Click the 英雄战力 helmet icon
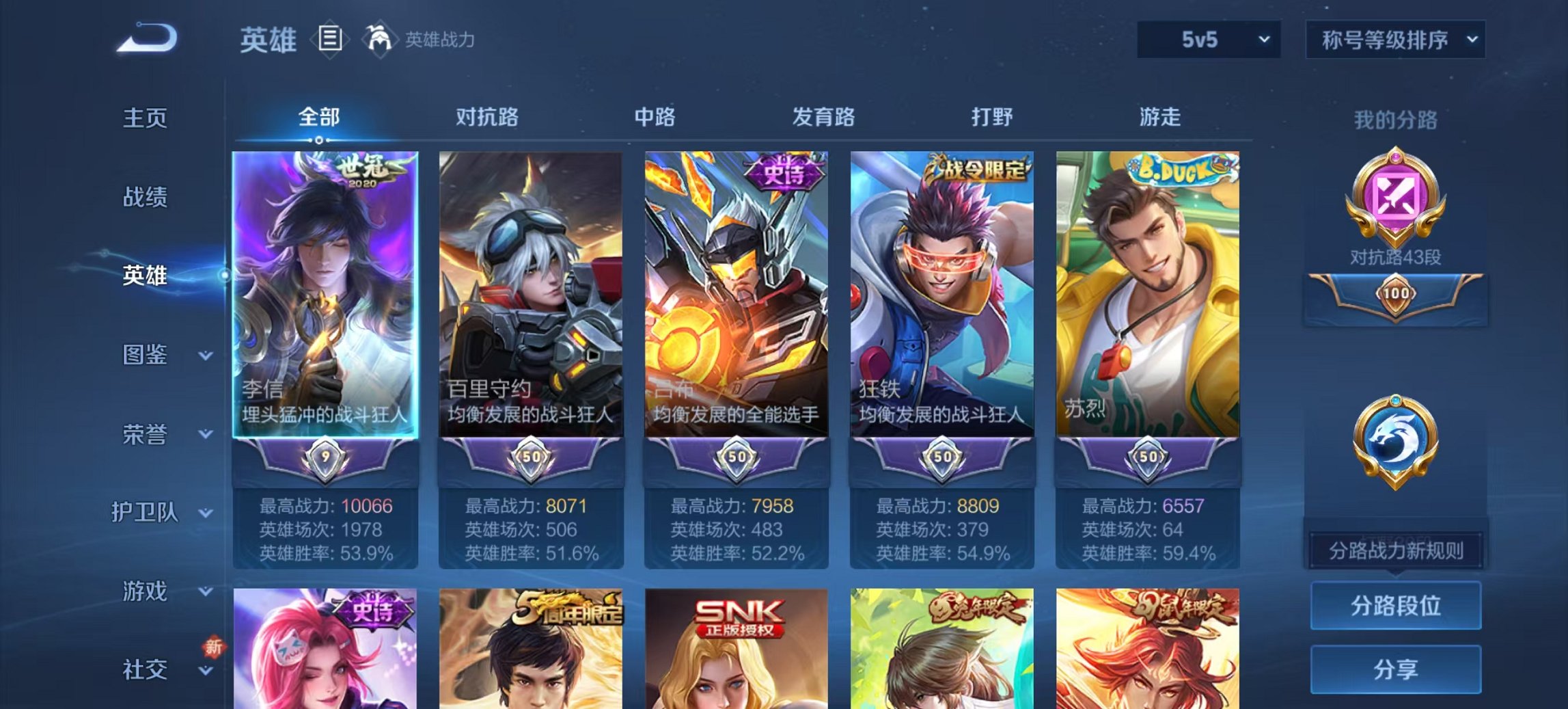Image resolution: width=1568 pixels, height=709 pixels. (381, 40)
